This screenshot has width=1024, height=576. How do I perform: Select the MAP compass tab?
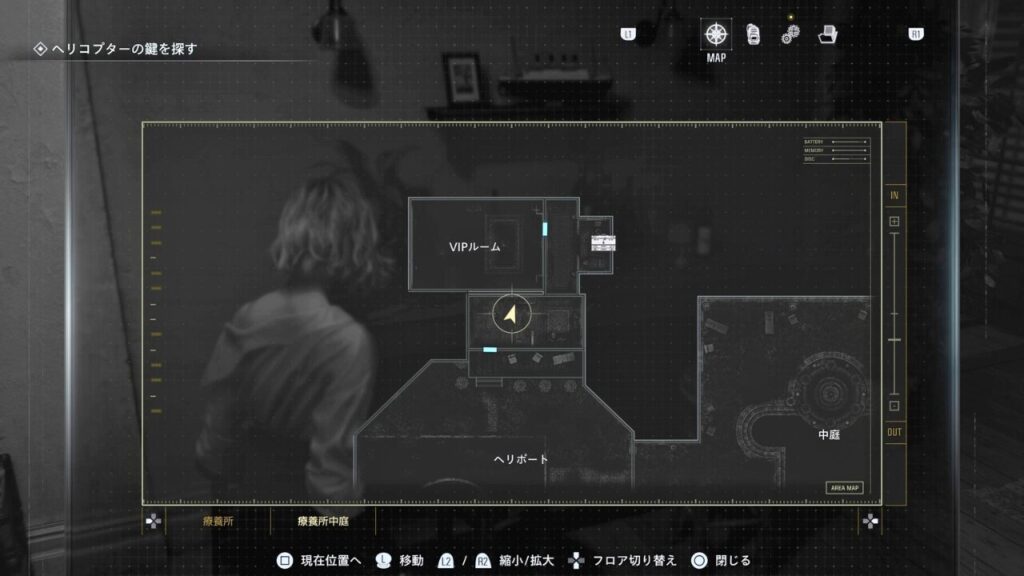tap(715, 34)
